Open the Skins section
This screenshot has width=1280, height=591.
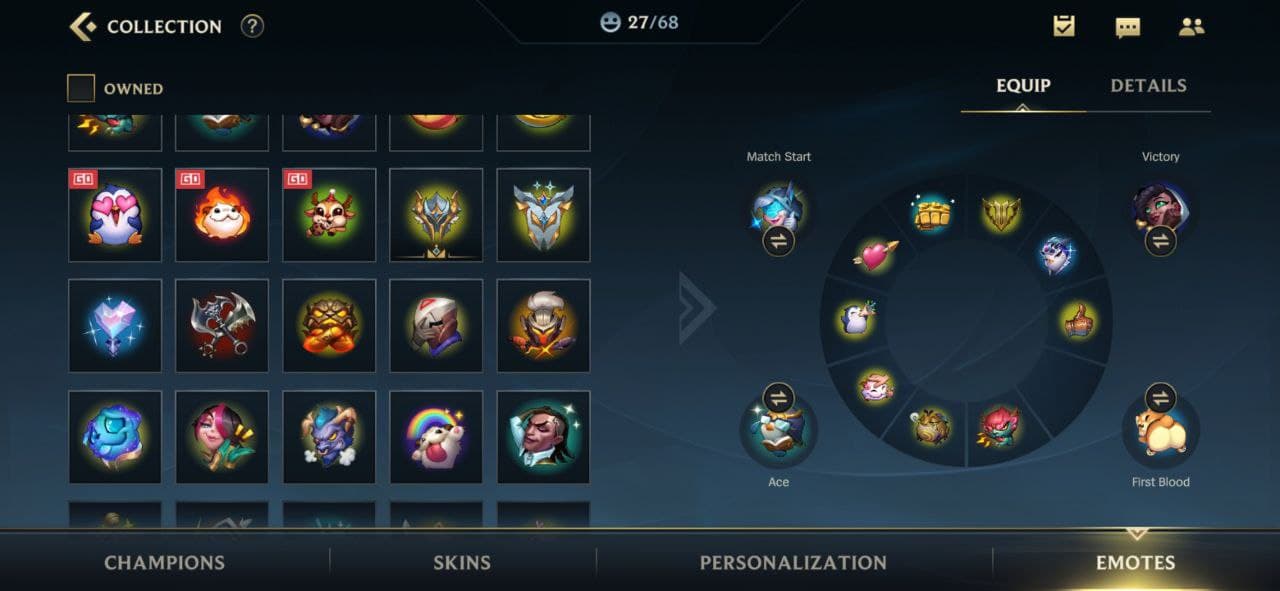click(462, 562)
